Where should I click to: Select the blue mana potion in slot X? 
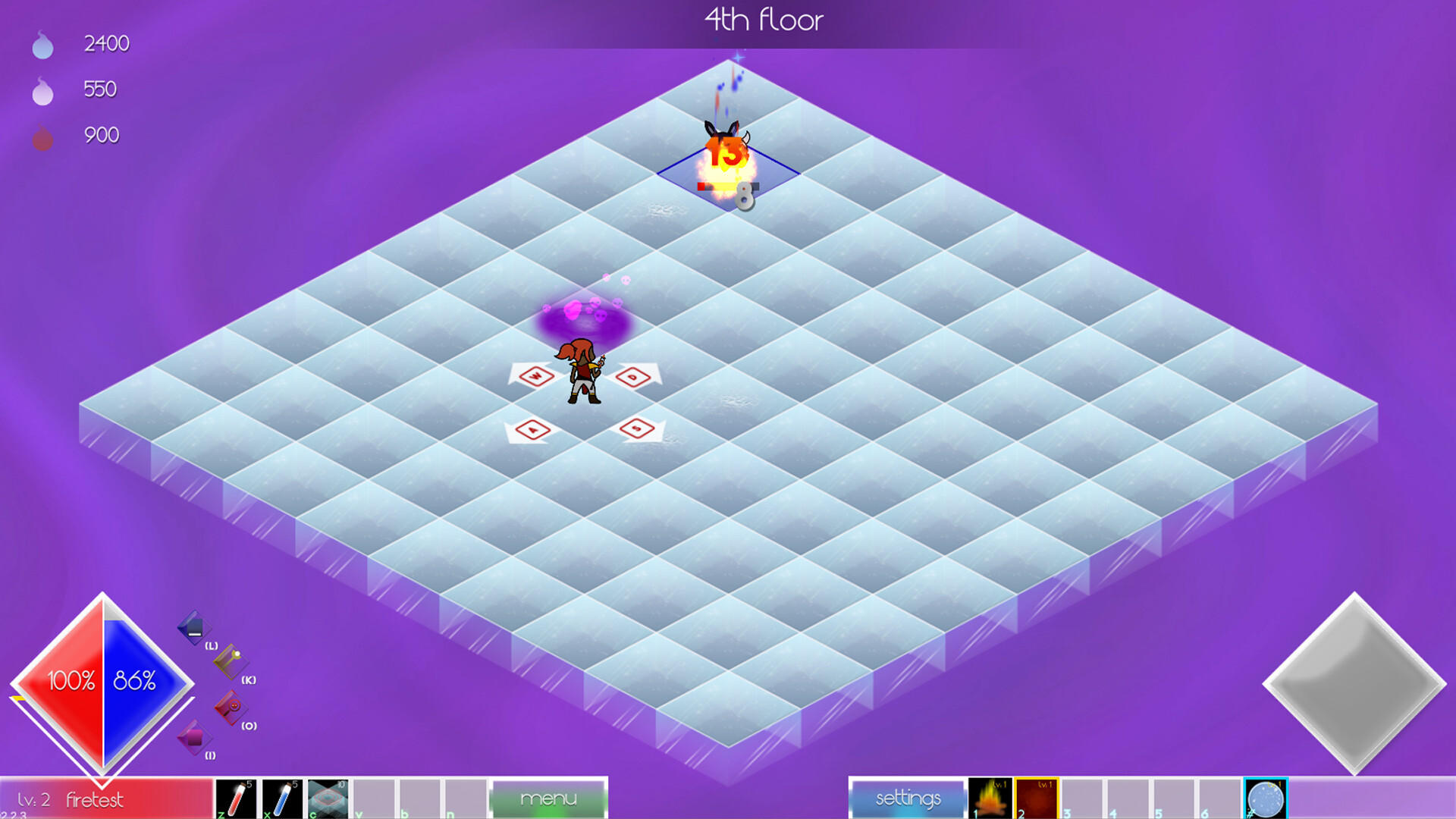283,799
